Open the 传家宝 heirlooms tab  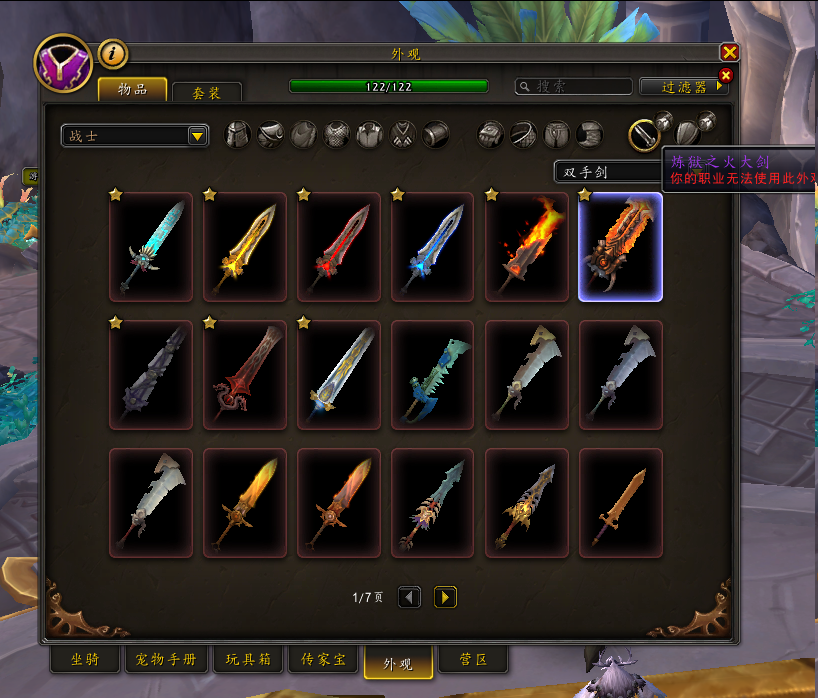323,660
